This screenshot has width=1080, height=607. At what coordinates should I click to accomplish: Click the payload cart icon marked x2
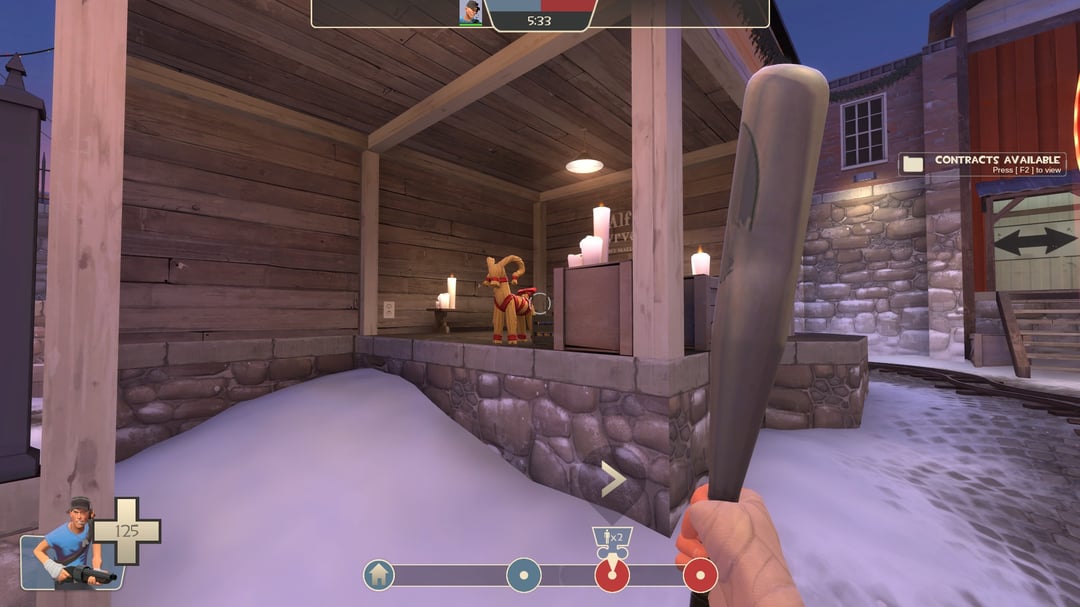pyautogui.click(x=612, y=541)
